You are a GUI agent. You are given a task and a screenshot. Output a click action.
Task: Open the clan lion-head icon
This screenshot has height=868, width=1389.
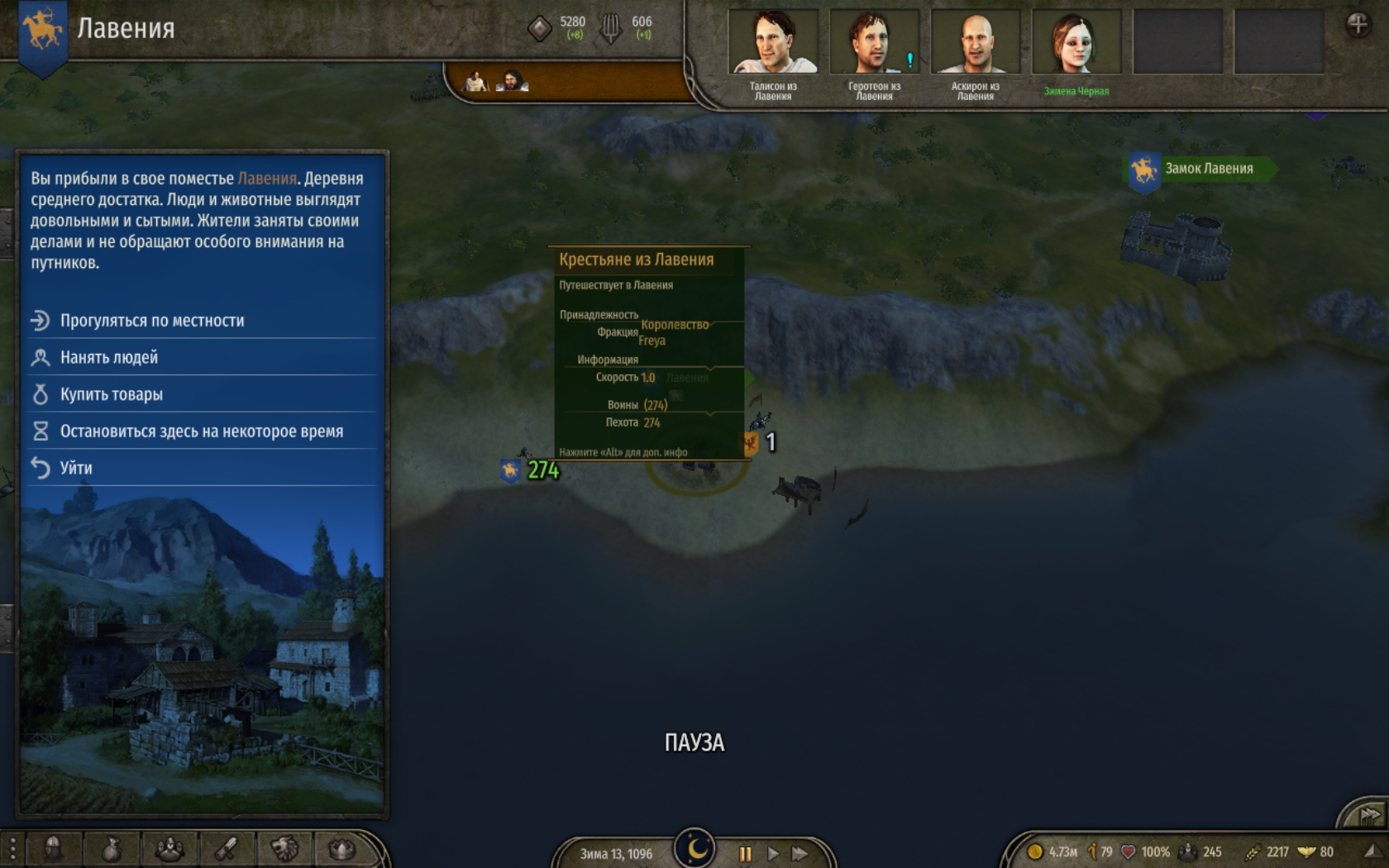[x=285, y=849]
